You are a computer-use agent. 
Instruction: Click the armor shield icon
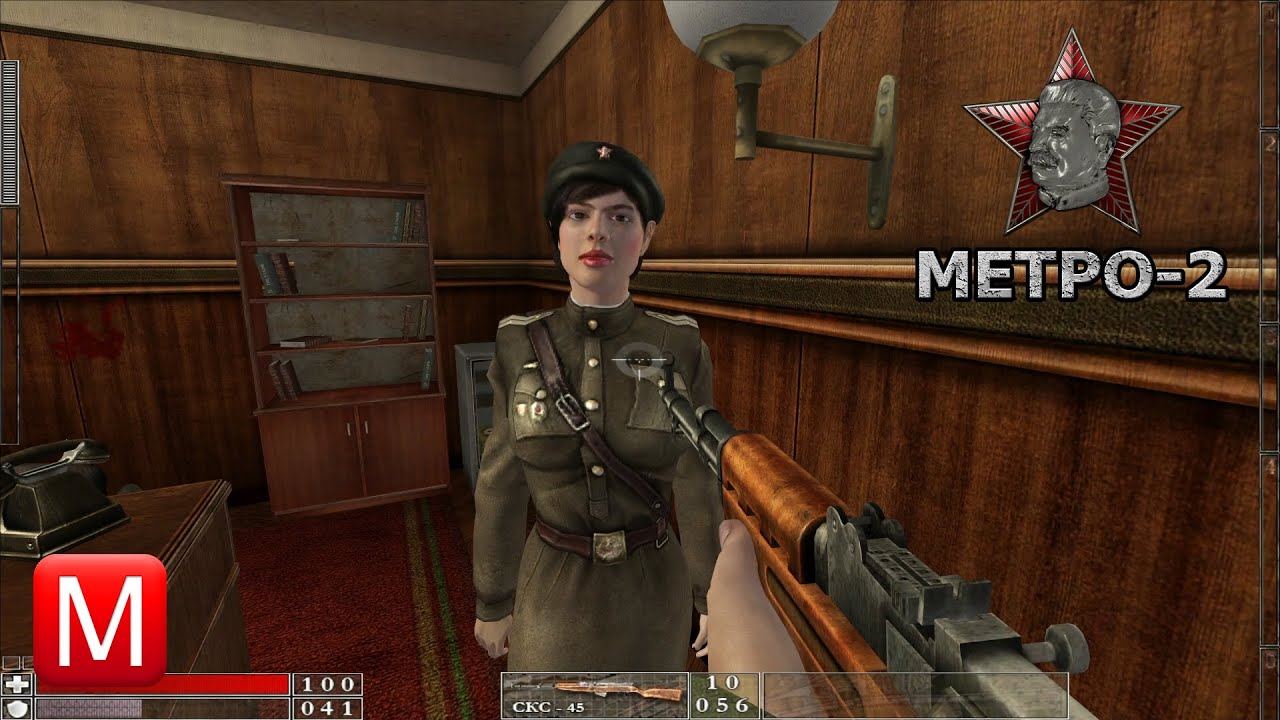tap(17, 707)
